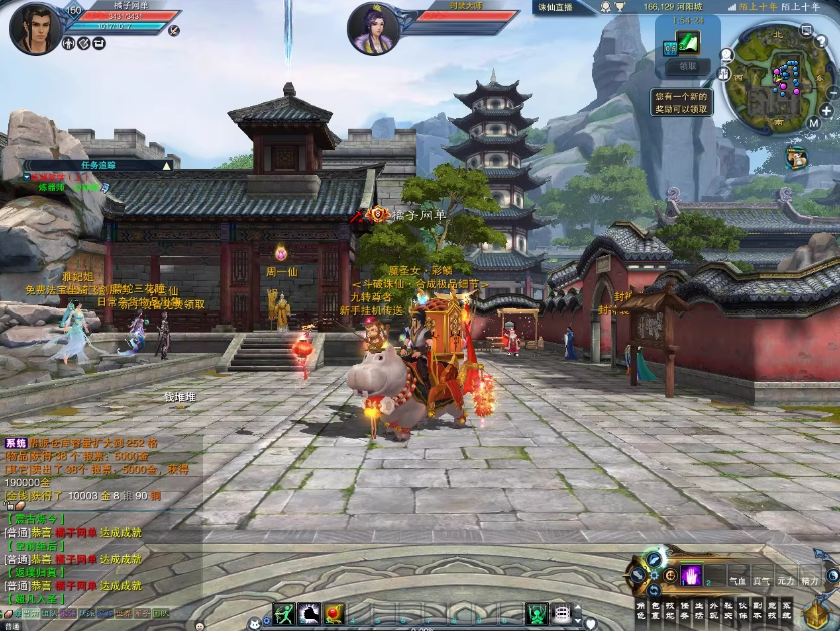The width and height of the screenshot is (840, 631).
Task: Click the 领取 reward claim button
Action: (x=687, y=66)
